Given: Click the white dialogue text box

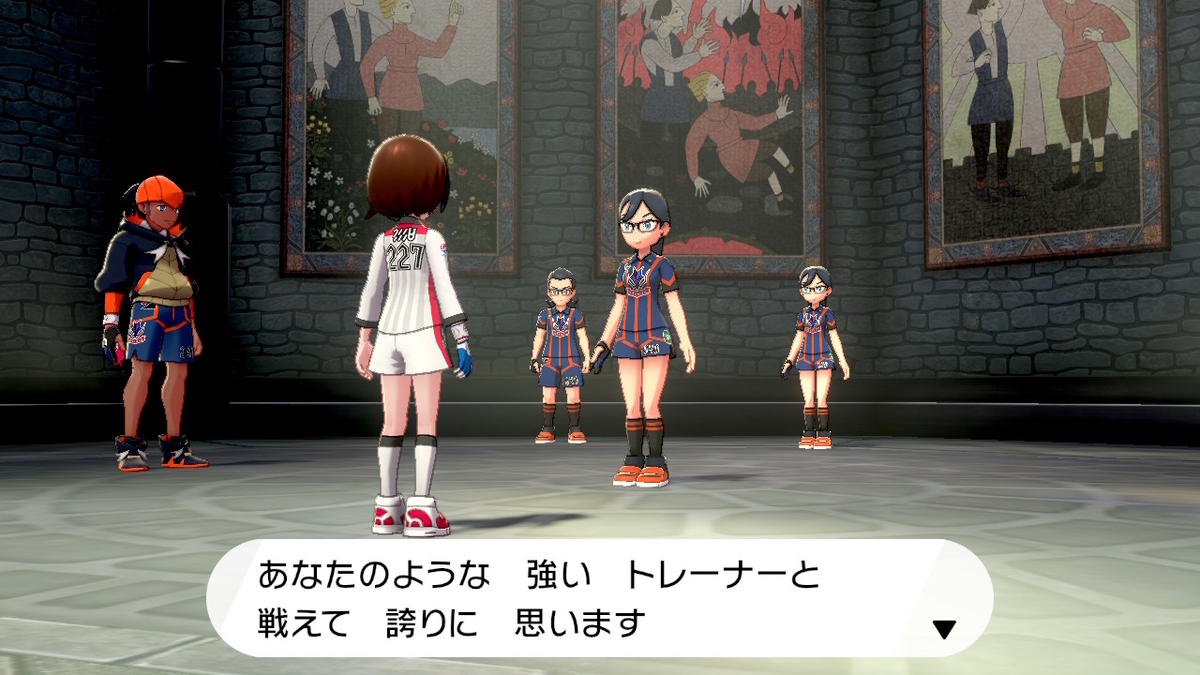Looking at the screenshot, I should pyautogui.click(x=600, y=599).
